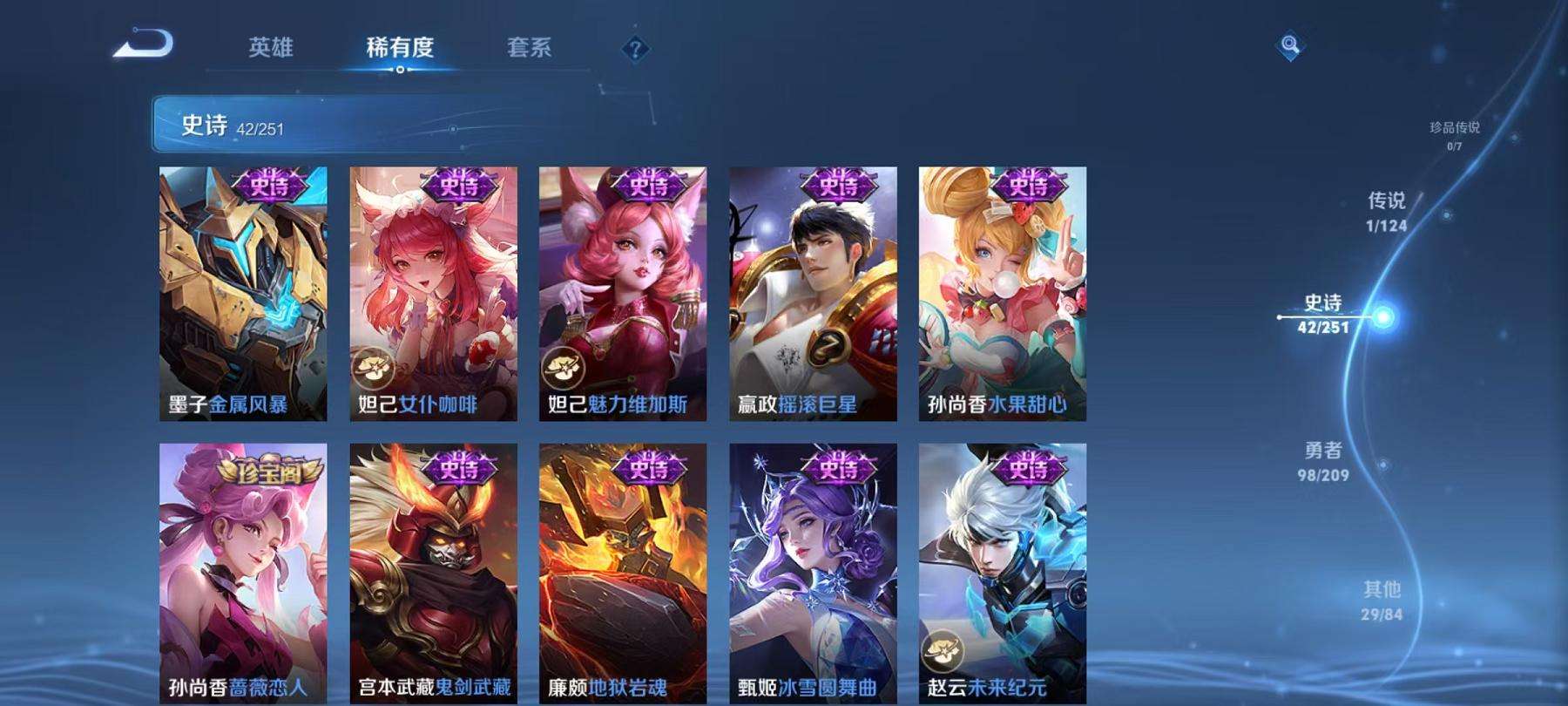
Task: Click the flower badge on the 赵云未来纪元 card
Action: 943,648
